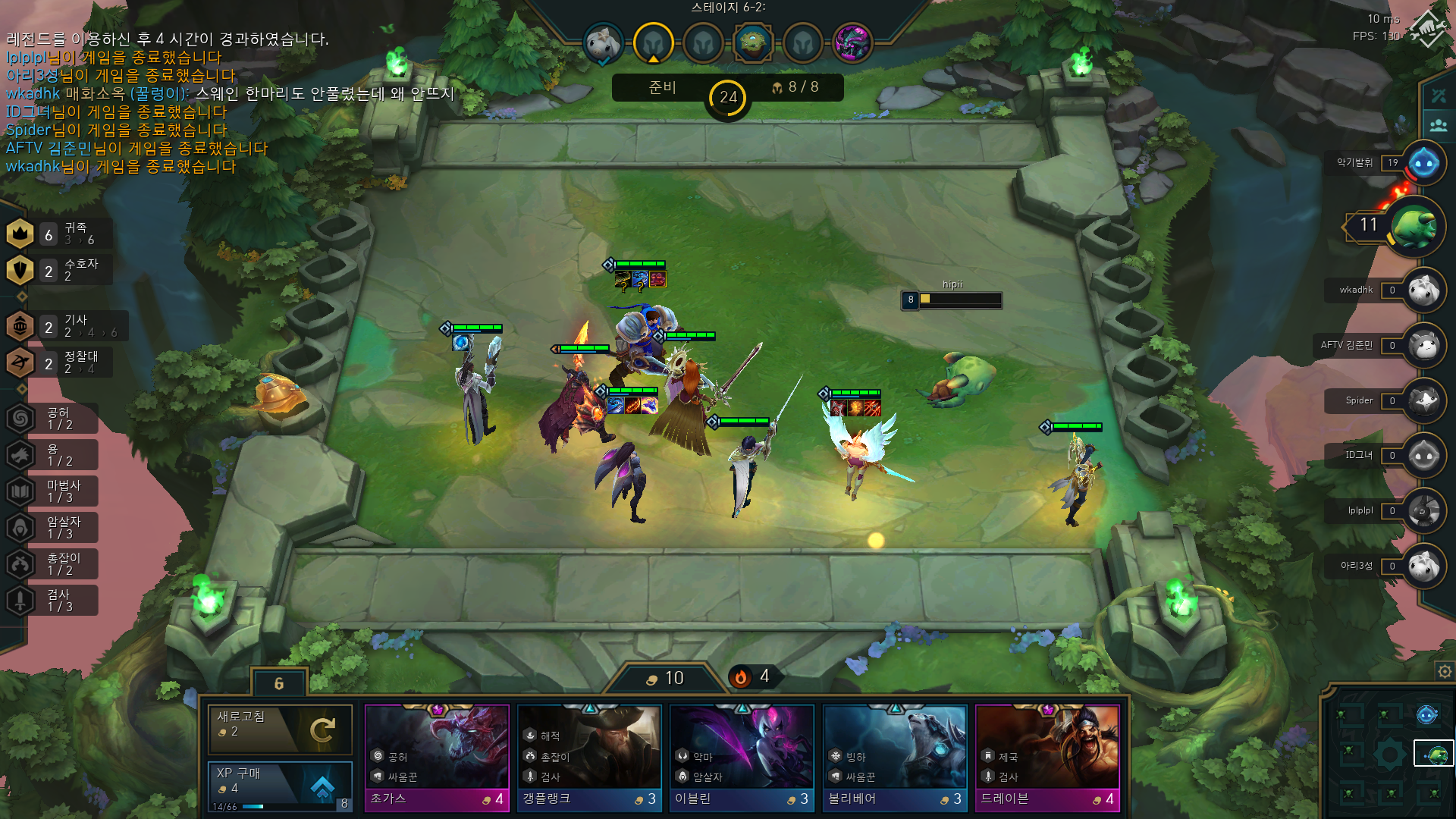Select the 수호자 trait entry
This screenshot has height=819, width=1456.
click(59, 270)
